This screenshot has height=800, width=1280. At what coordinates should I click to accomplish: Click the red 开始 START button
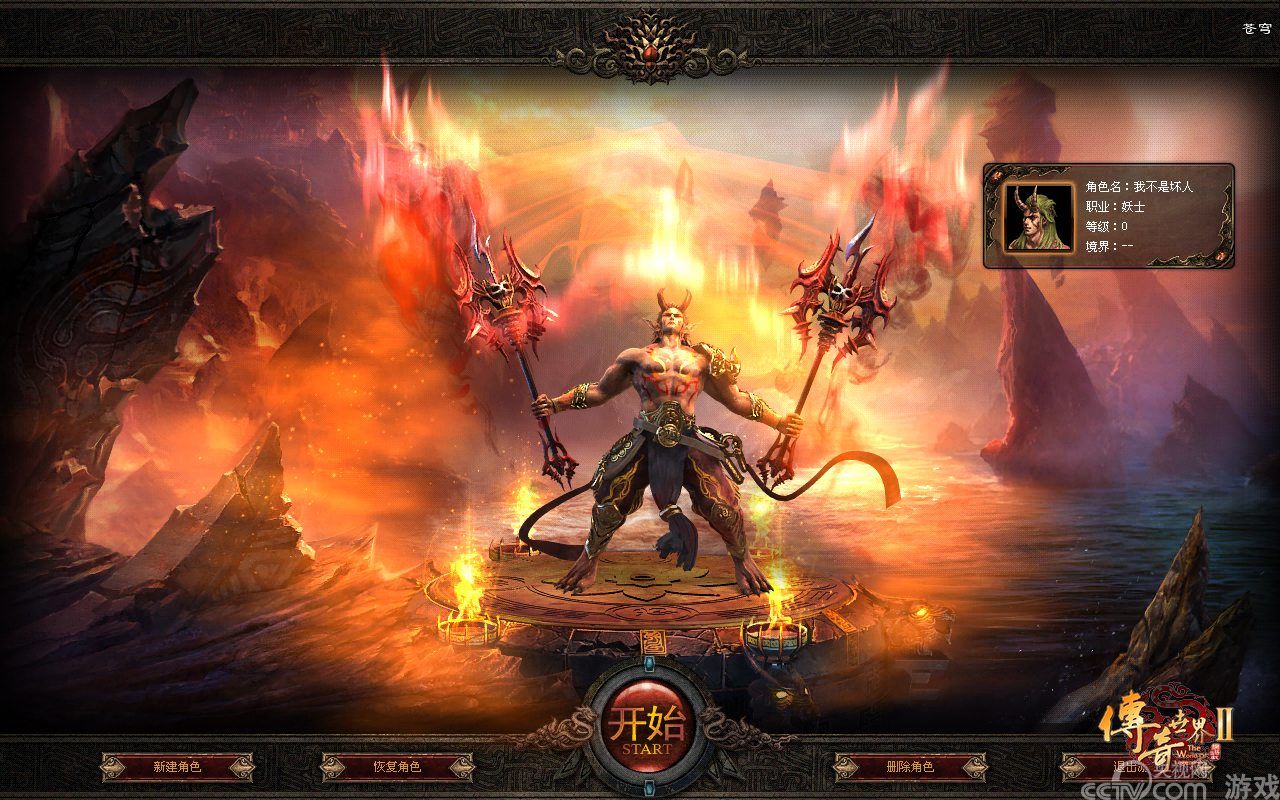640,726
